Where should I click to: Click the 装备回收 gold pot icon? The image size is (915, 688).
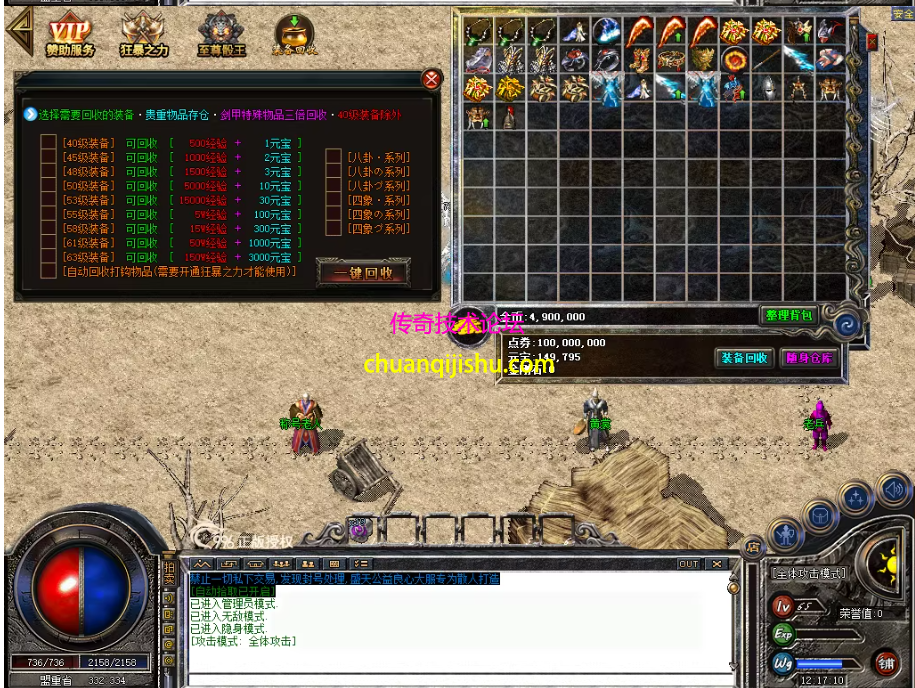[x=294, y=36]
